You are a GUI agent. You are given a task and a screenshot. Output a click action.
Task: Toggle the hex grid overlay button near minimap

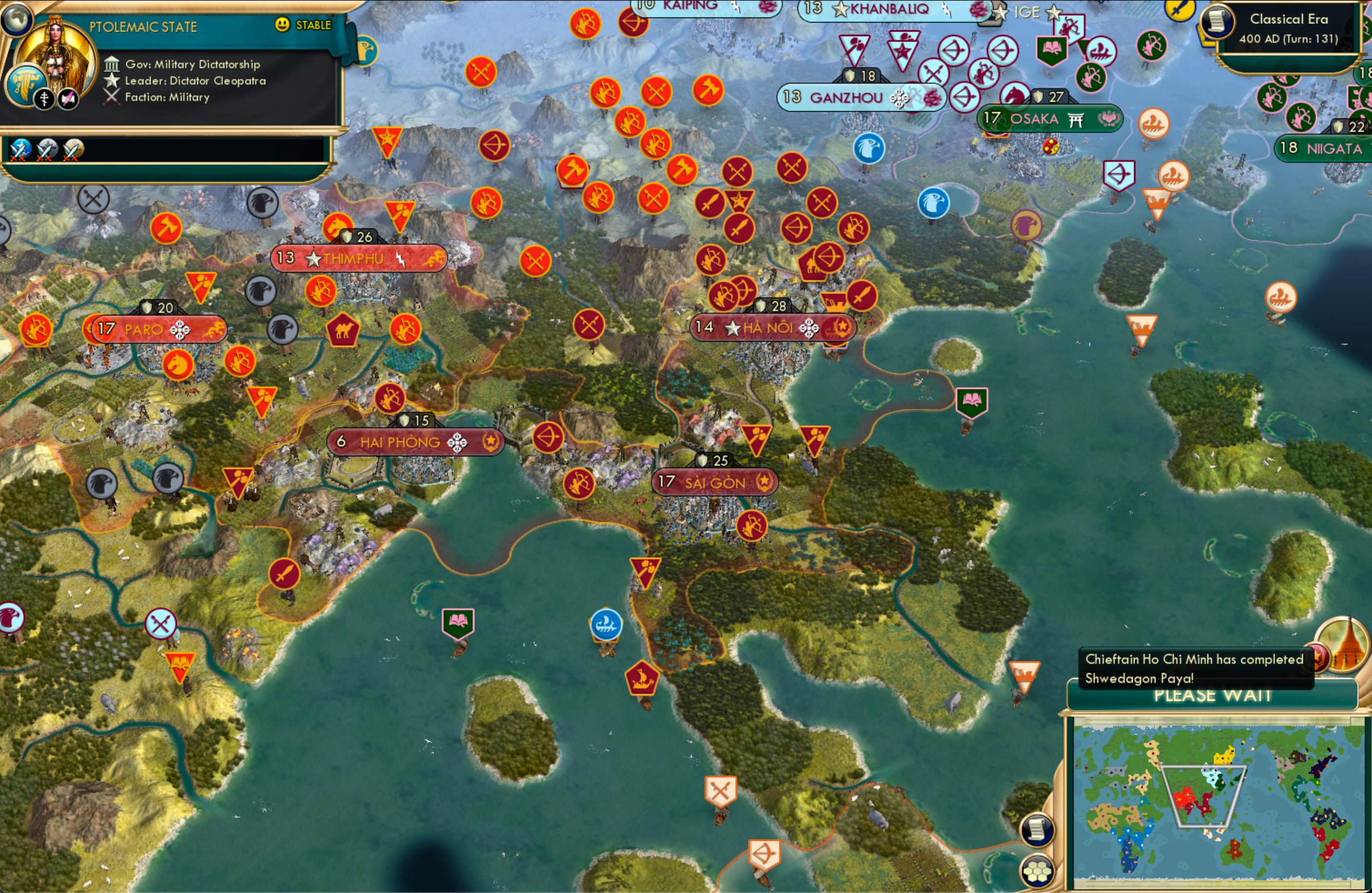tap(1036, 872)
